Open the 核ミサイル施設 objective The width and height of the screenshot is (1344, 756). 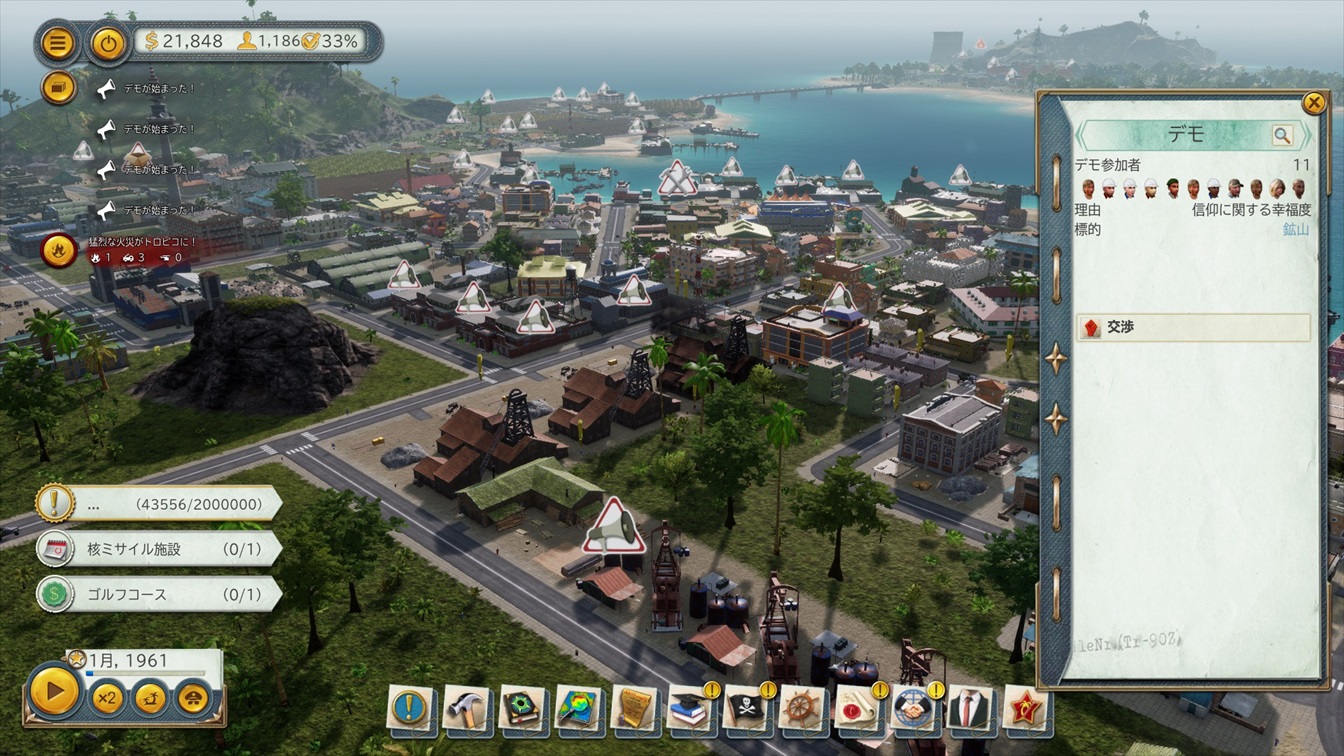pyautogui.click(x=160, y=549)
